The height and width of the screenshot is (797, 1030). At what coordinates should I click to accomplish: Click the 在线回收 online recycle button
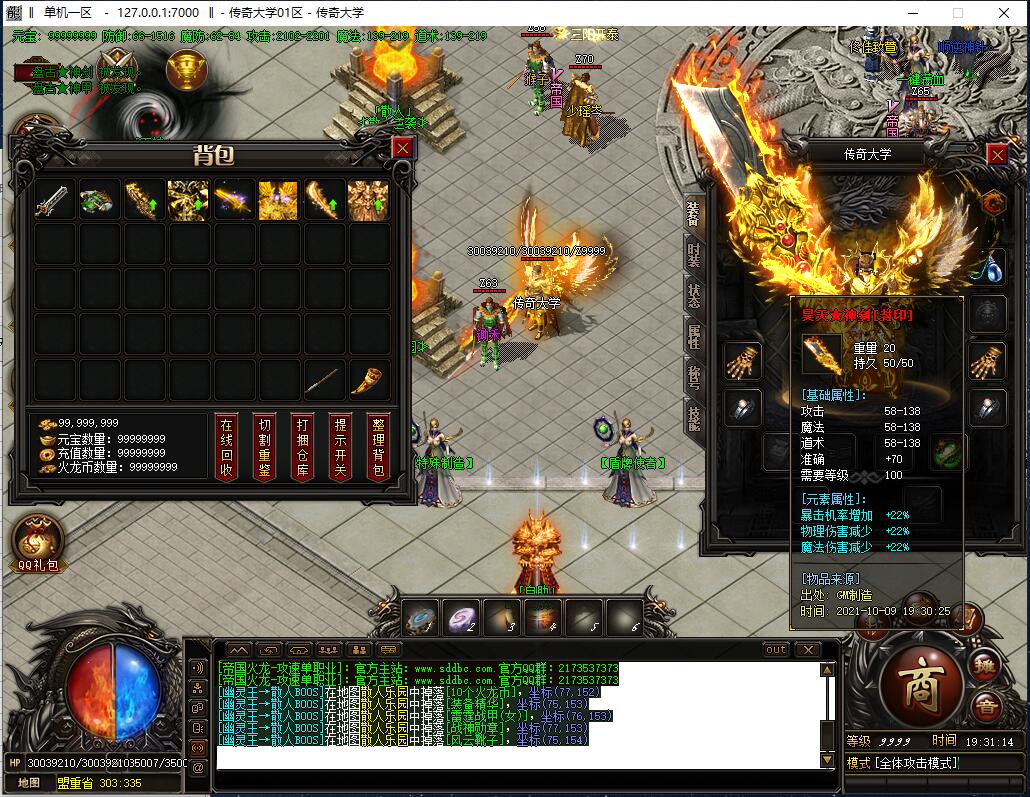point(227,447)
